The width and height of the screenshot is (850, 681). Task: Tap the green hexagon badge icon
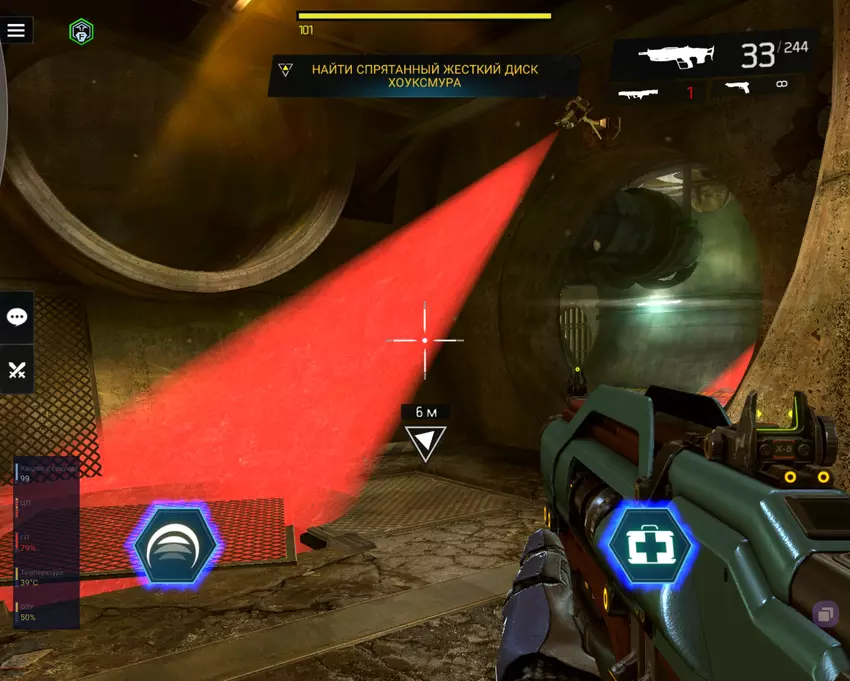click(x=81, y=32)
